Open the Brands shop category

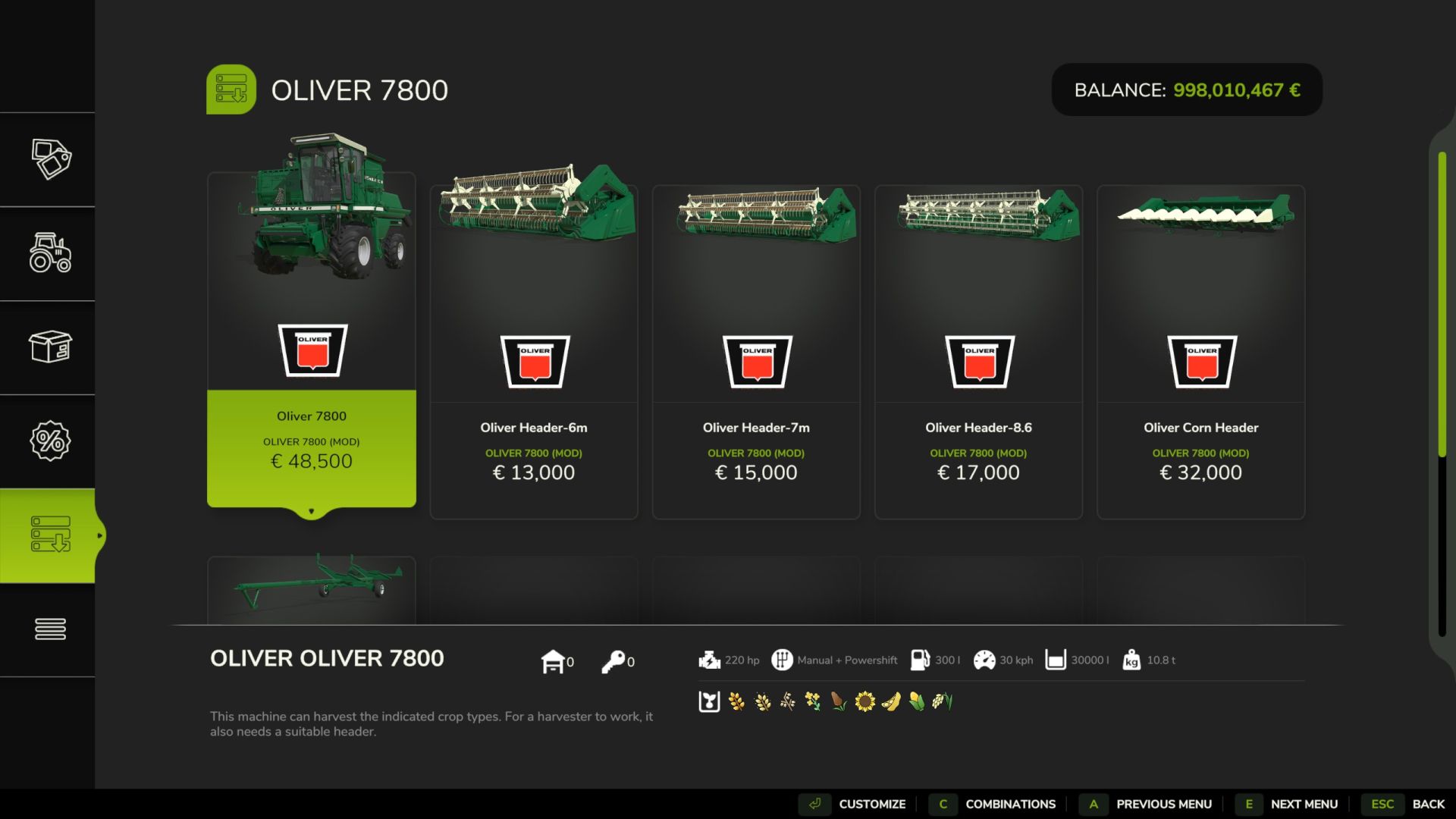50,159
